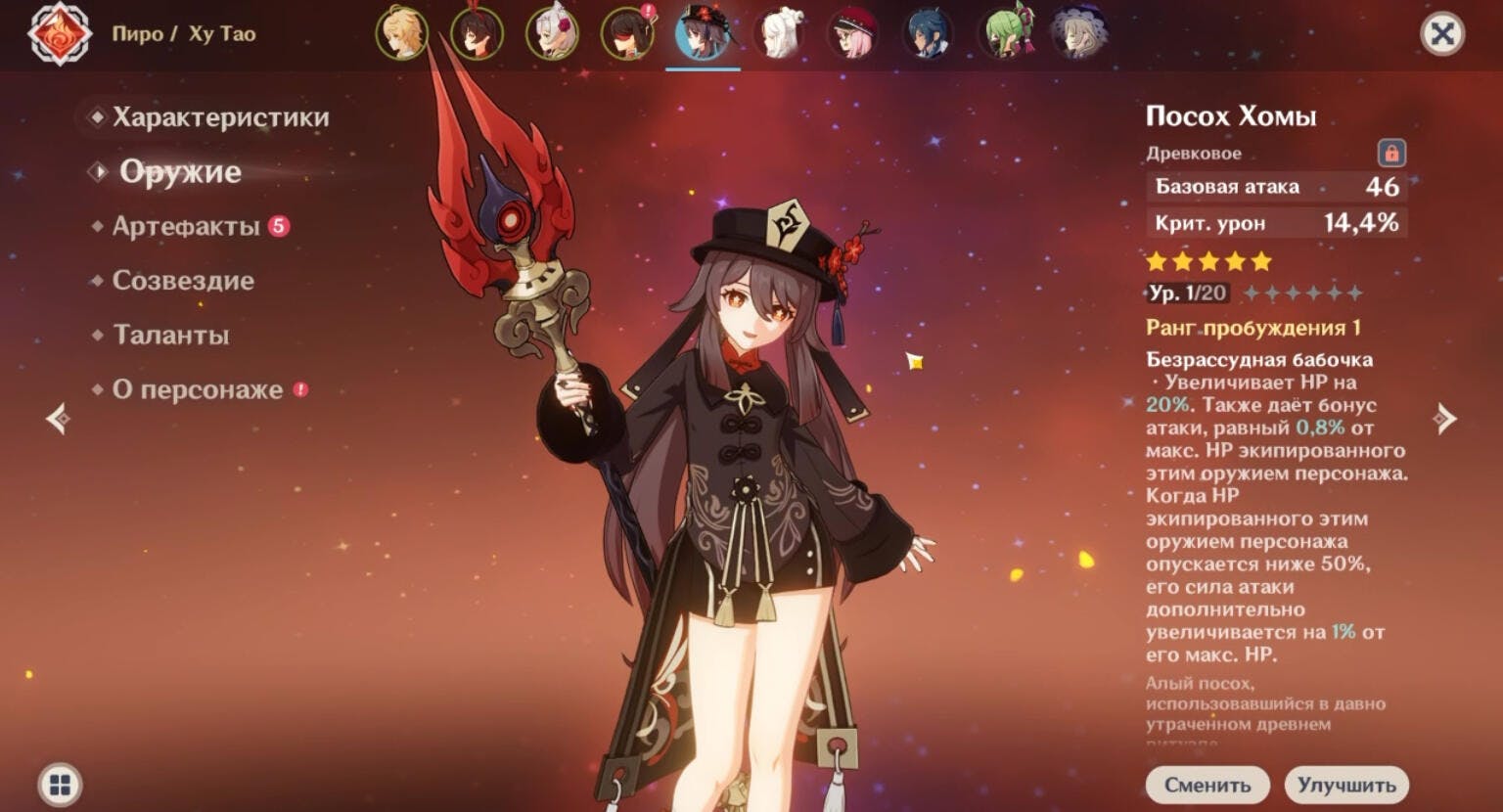Pick the Noelle portrait with the rose hairpiece
Viewport: 1503px width, 812px height.
click(552, 33)
